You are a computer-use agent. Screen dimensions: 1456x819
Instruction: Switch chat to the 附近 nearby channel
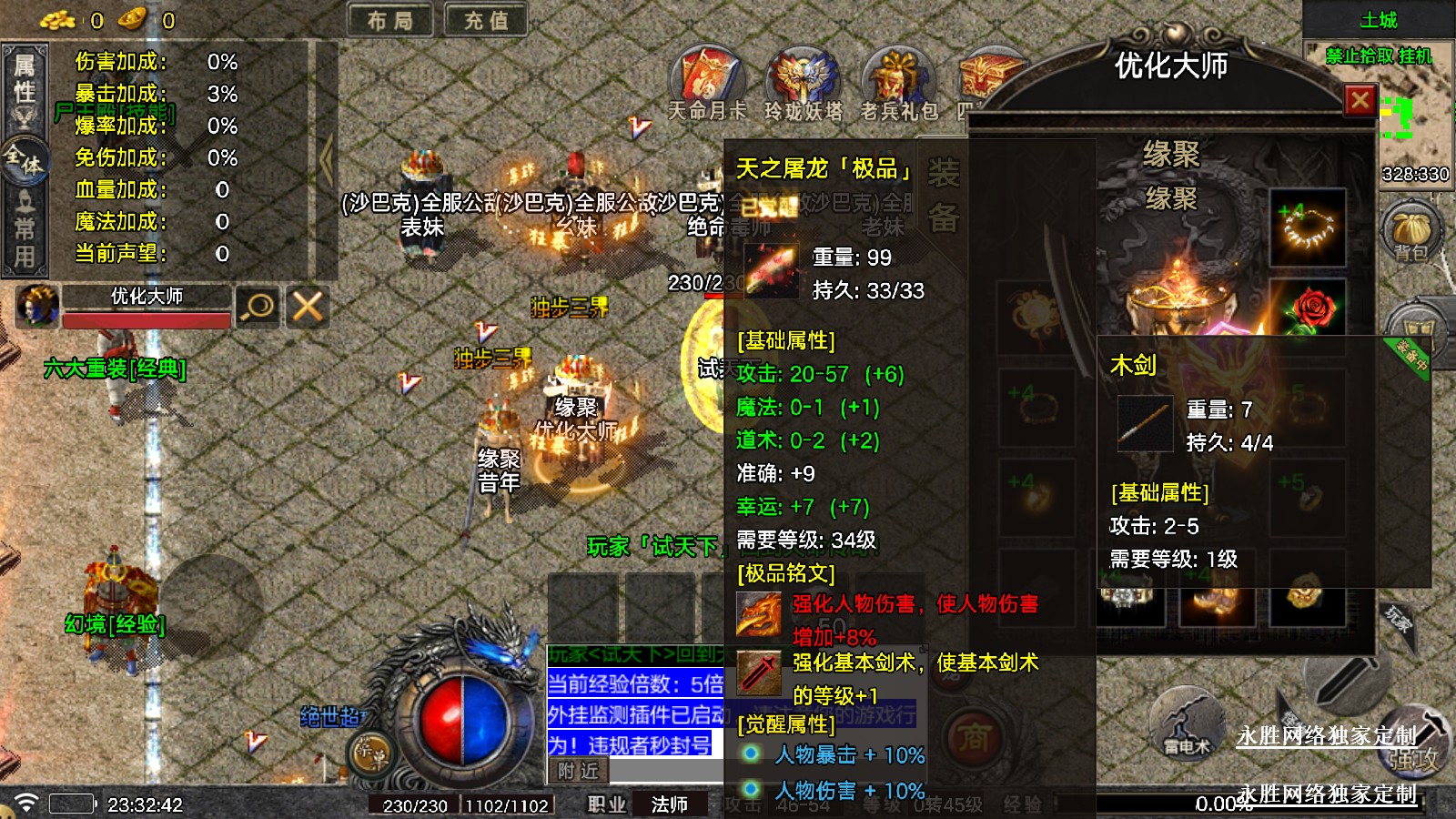(578, 771)
